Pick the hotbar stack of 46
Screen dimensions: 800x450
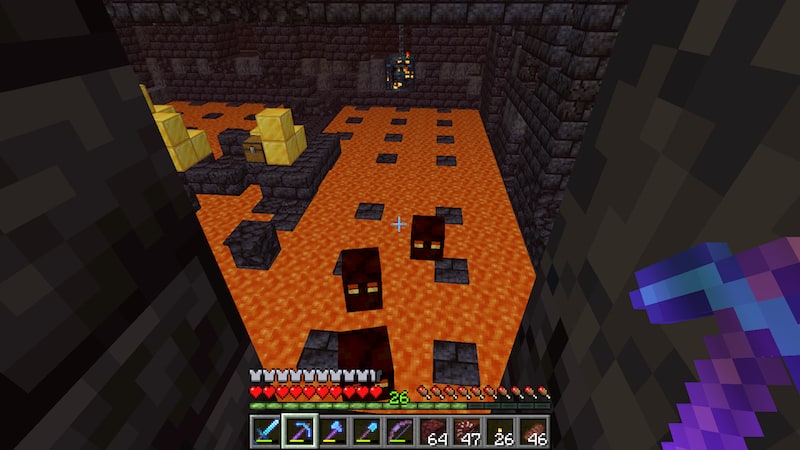pos(533,431)
